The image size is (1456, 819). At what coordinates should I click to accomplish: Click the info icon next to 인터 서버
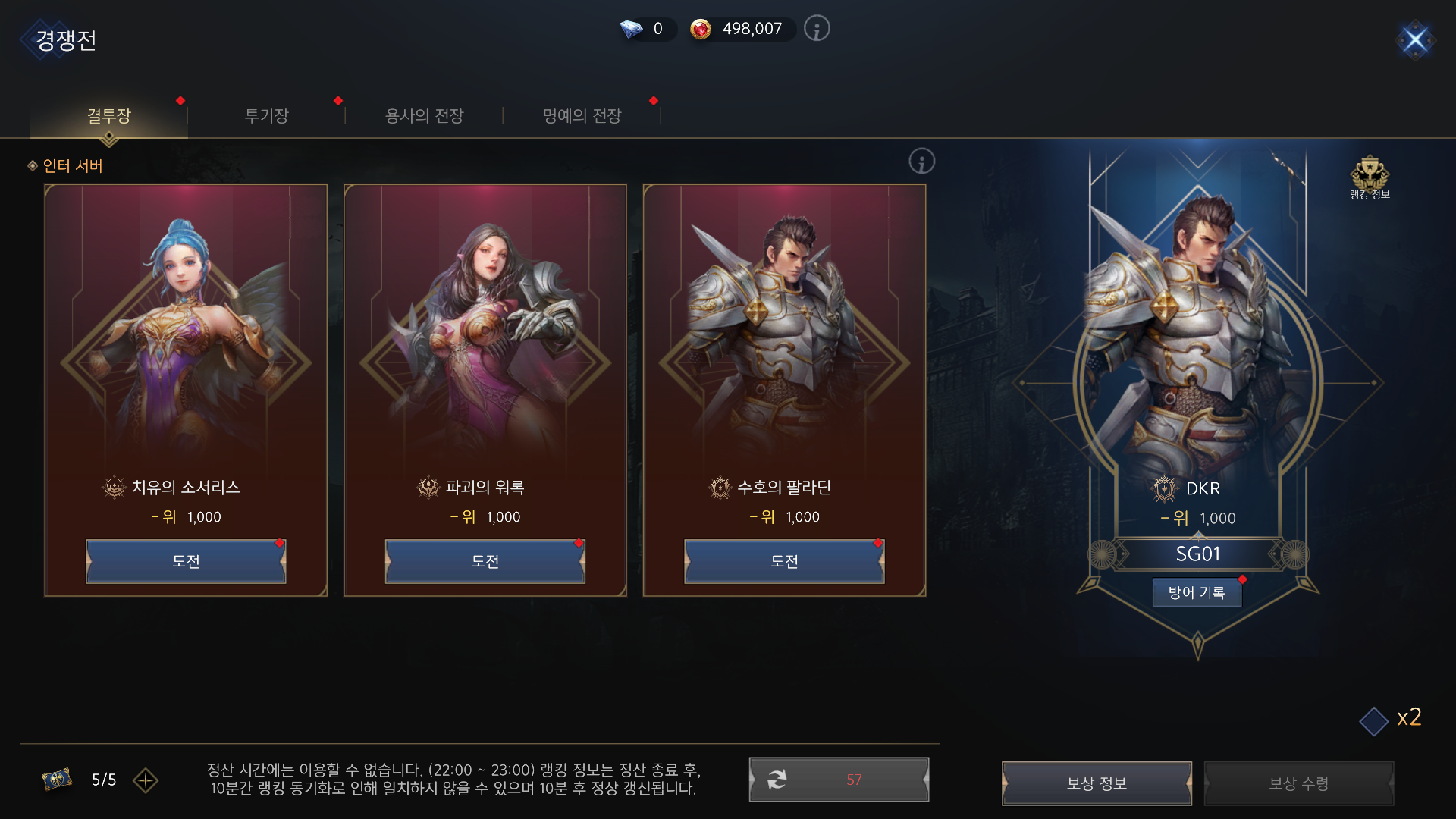pyautogui.click(x=922, y=162)
